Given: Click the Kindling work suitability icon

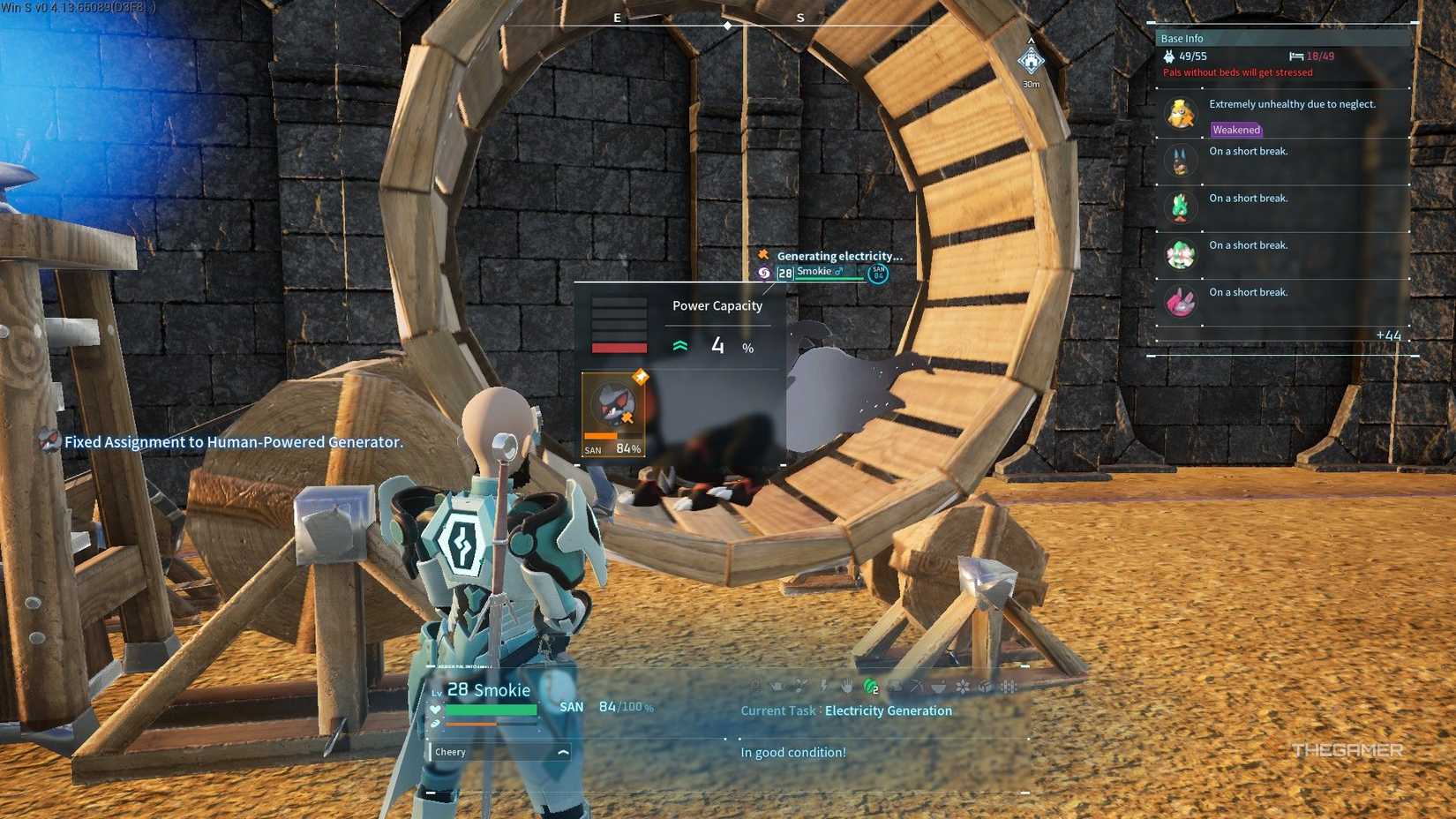Looking at the screenshot, I should (756, 686).
